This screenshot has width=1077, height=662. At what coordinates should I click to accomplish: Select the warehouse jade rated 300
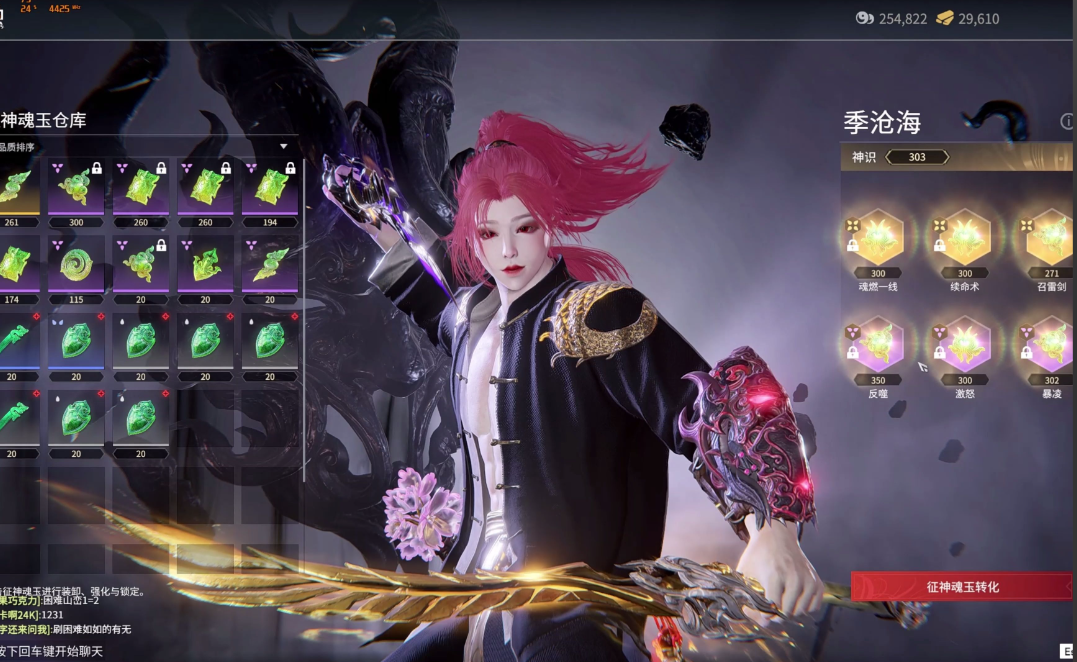(76, 187)
